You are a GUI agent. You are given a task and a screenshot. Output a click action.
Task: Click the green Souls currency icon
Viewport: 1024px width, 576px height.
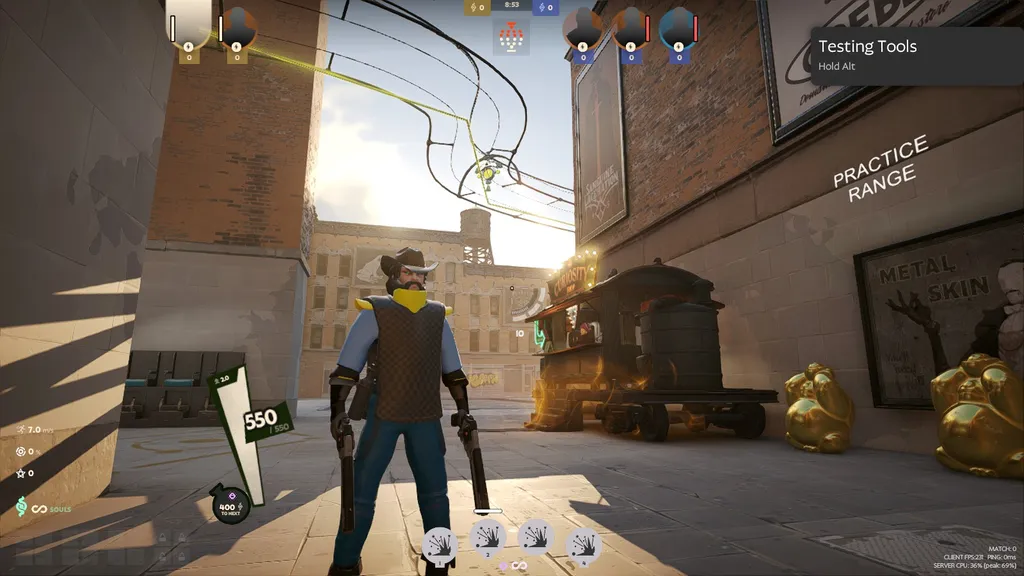[x=21, y=508]
